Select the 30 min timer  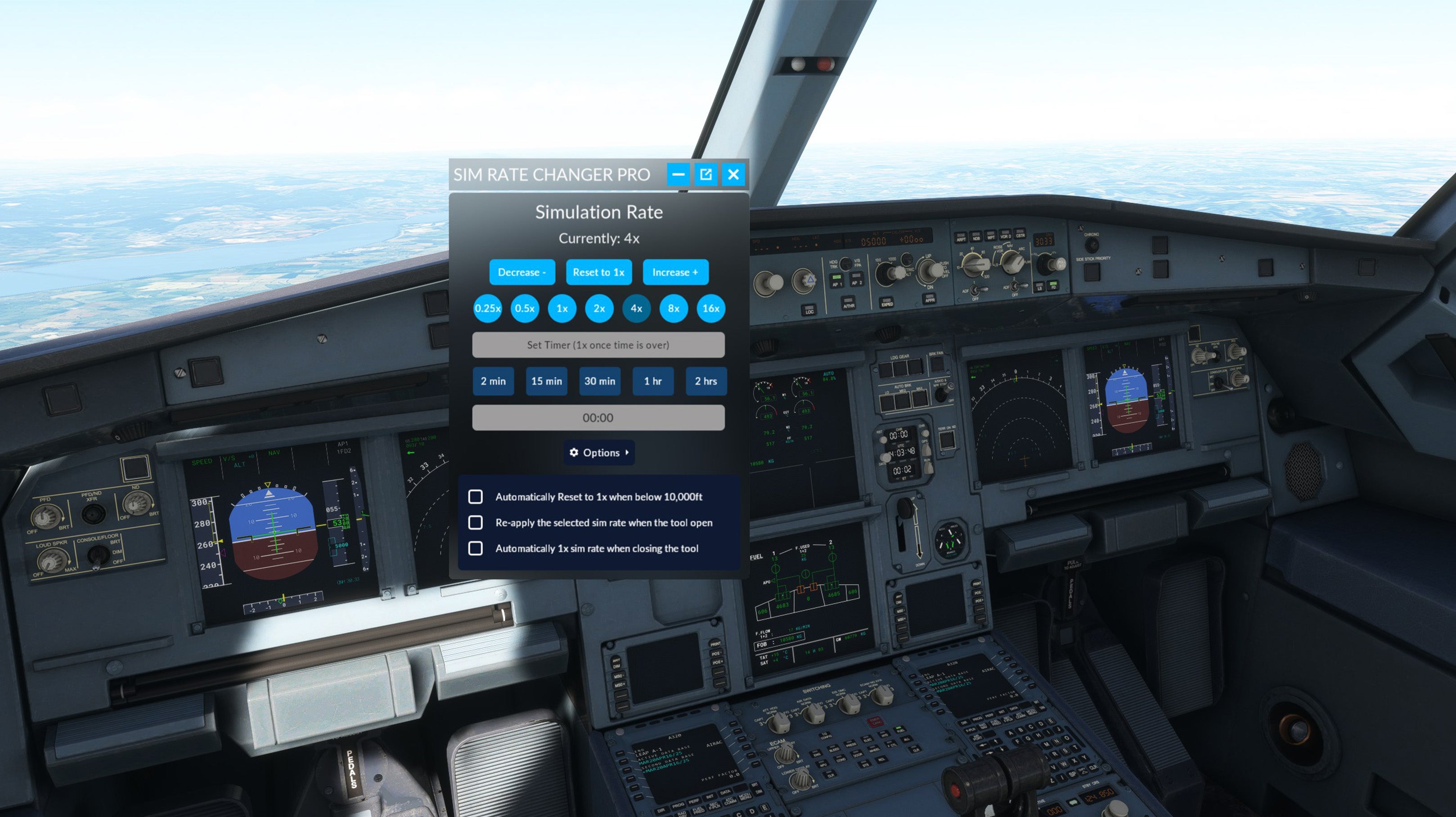pos(600,382)
